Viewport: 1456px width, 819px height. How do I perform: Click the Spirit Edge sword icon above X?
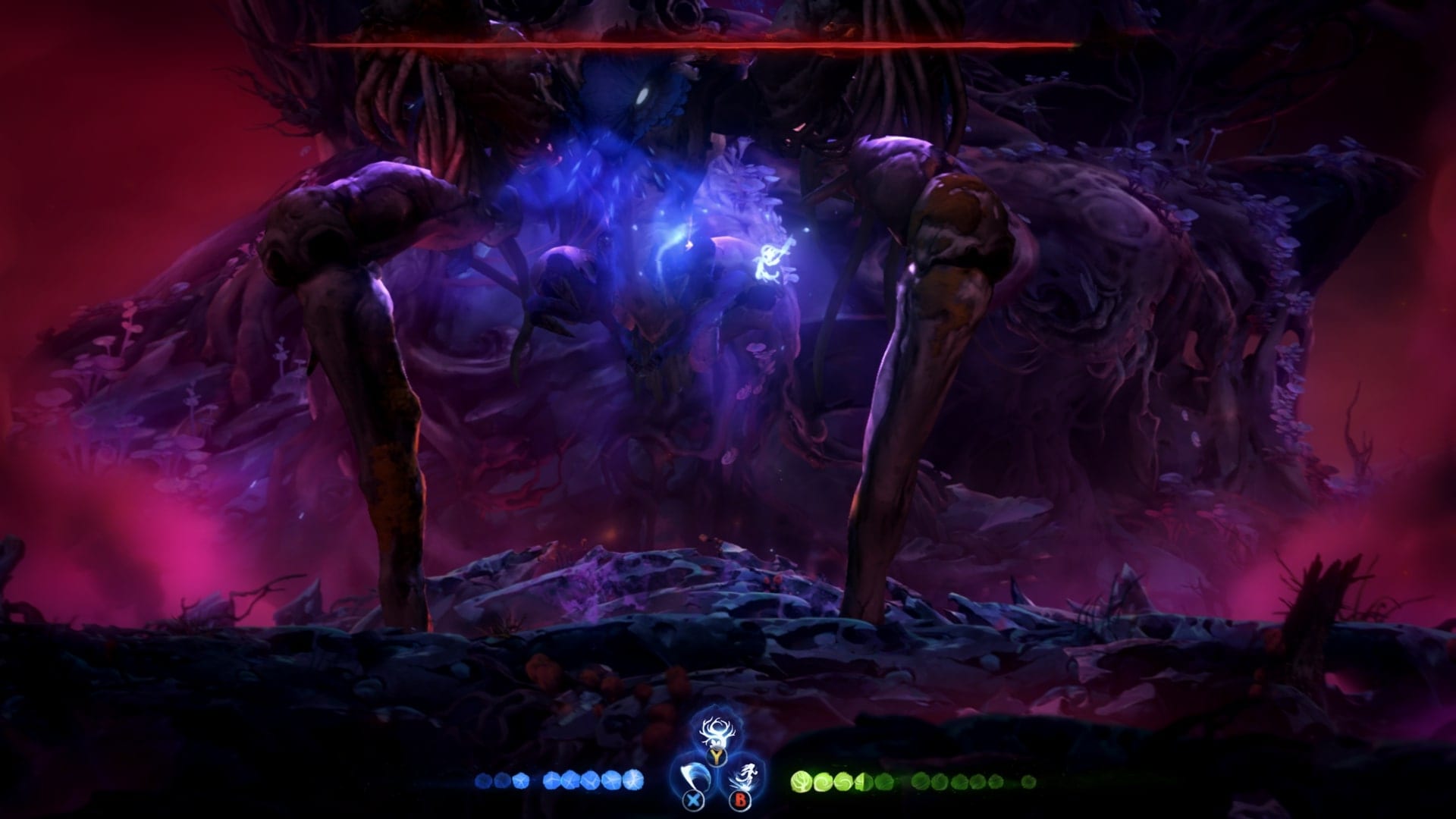click(694, 775)
